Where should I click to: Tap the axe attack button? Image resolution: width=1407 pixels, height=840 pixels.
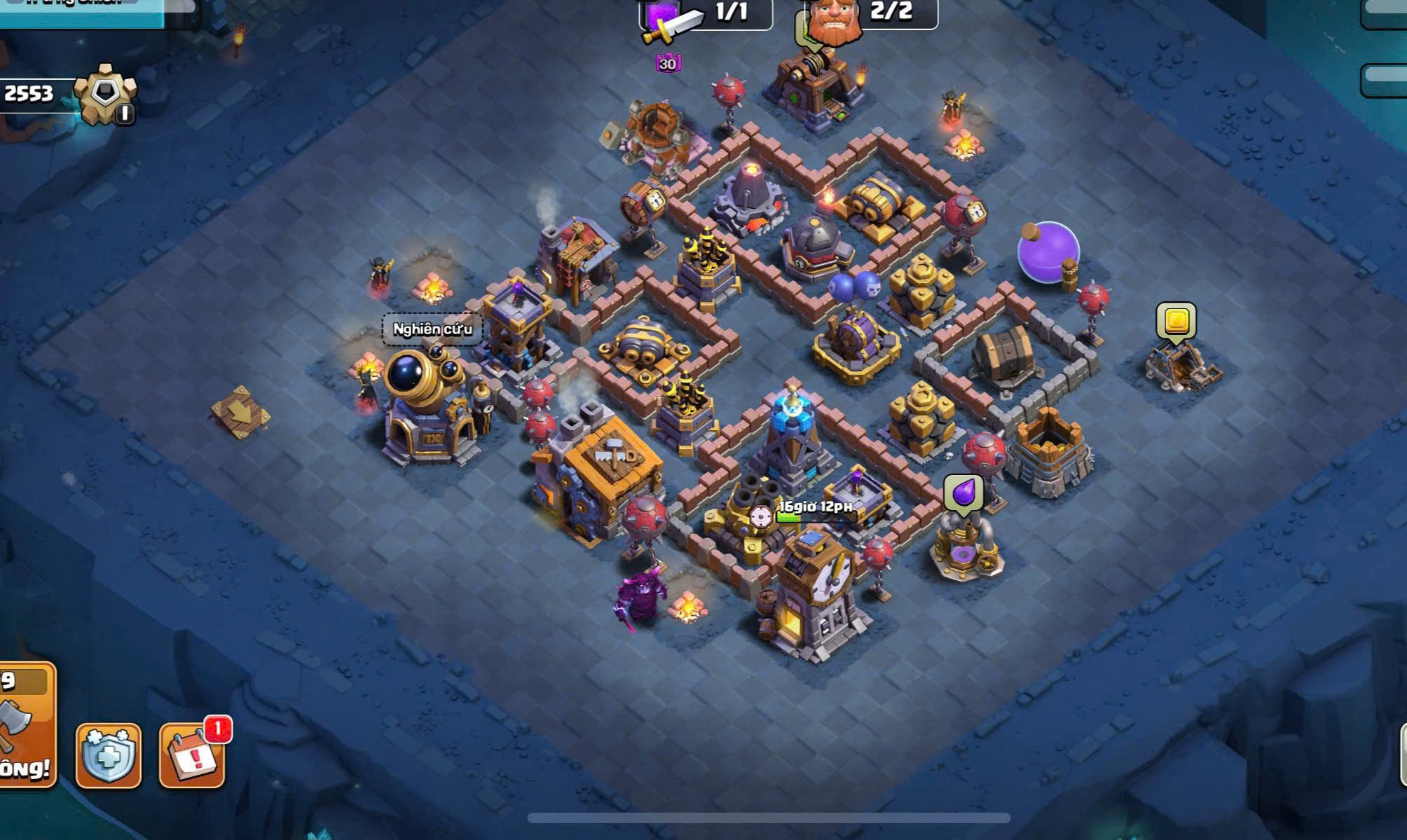(25, 725)
